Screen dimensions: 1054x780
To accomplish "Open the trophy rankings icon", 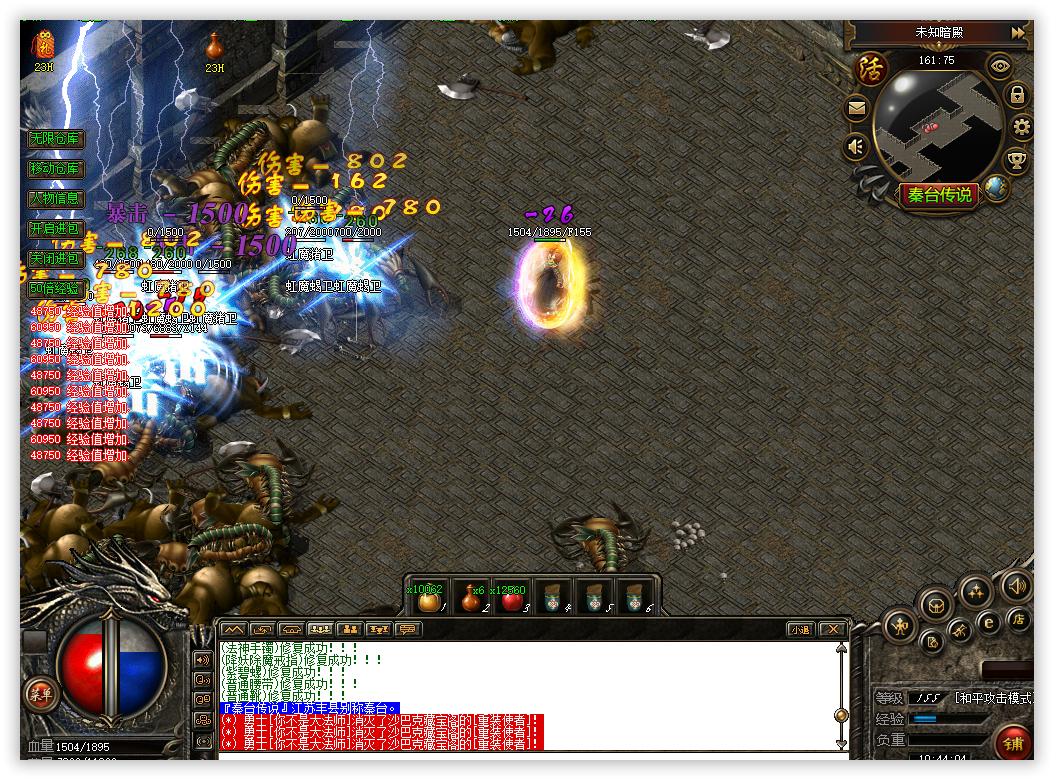I will point(1017,160).
